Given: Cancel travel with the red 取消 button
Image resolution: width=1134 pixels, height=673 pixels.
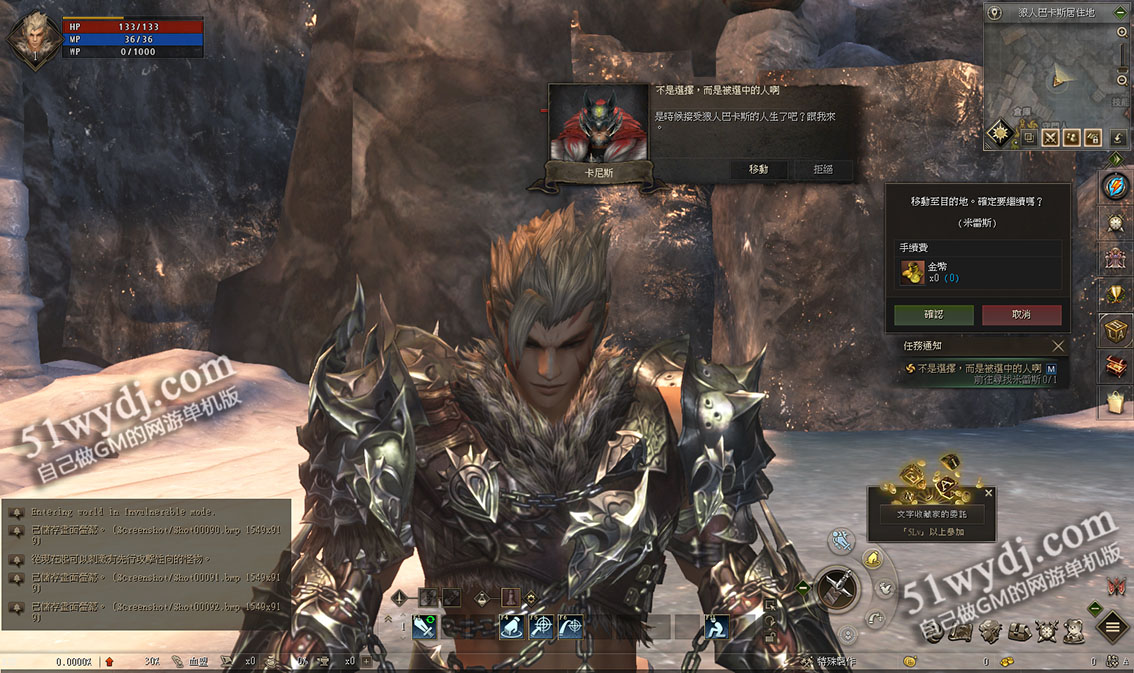Looking at the screenshot, I should tap(1021, 314).
